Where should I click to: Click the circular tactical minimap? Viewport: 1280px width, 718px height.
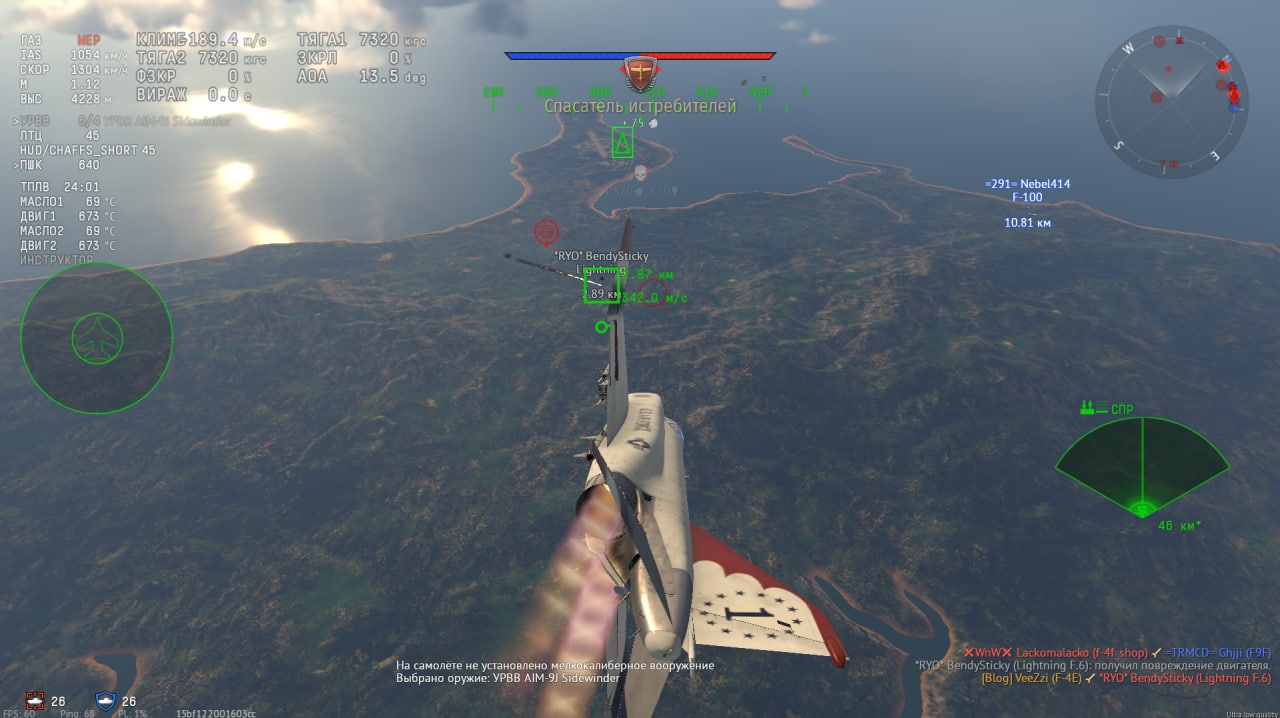tap(1171, 101)
